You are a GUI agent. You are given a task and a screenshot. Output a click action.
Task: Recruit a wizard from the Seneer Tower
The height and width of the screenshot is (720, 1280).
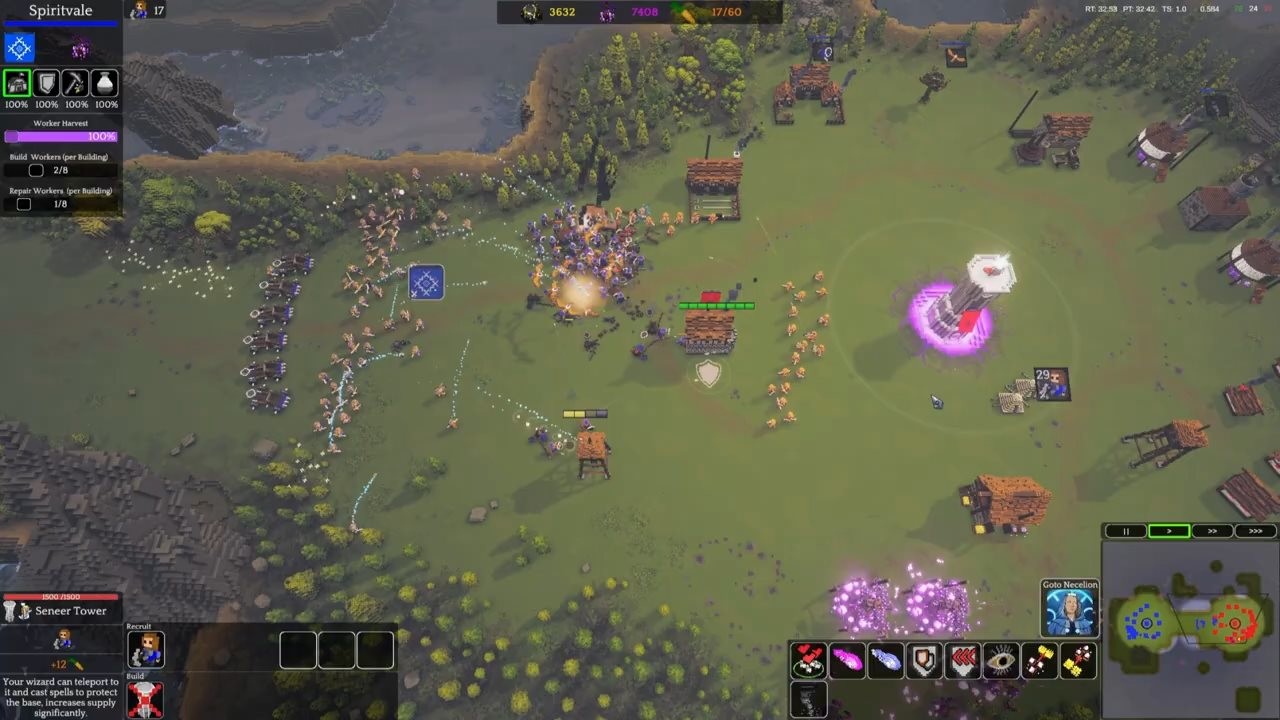click(146, 650)
